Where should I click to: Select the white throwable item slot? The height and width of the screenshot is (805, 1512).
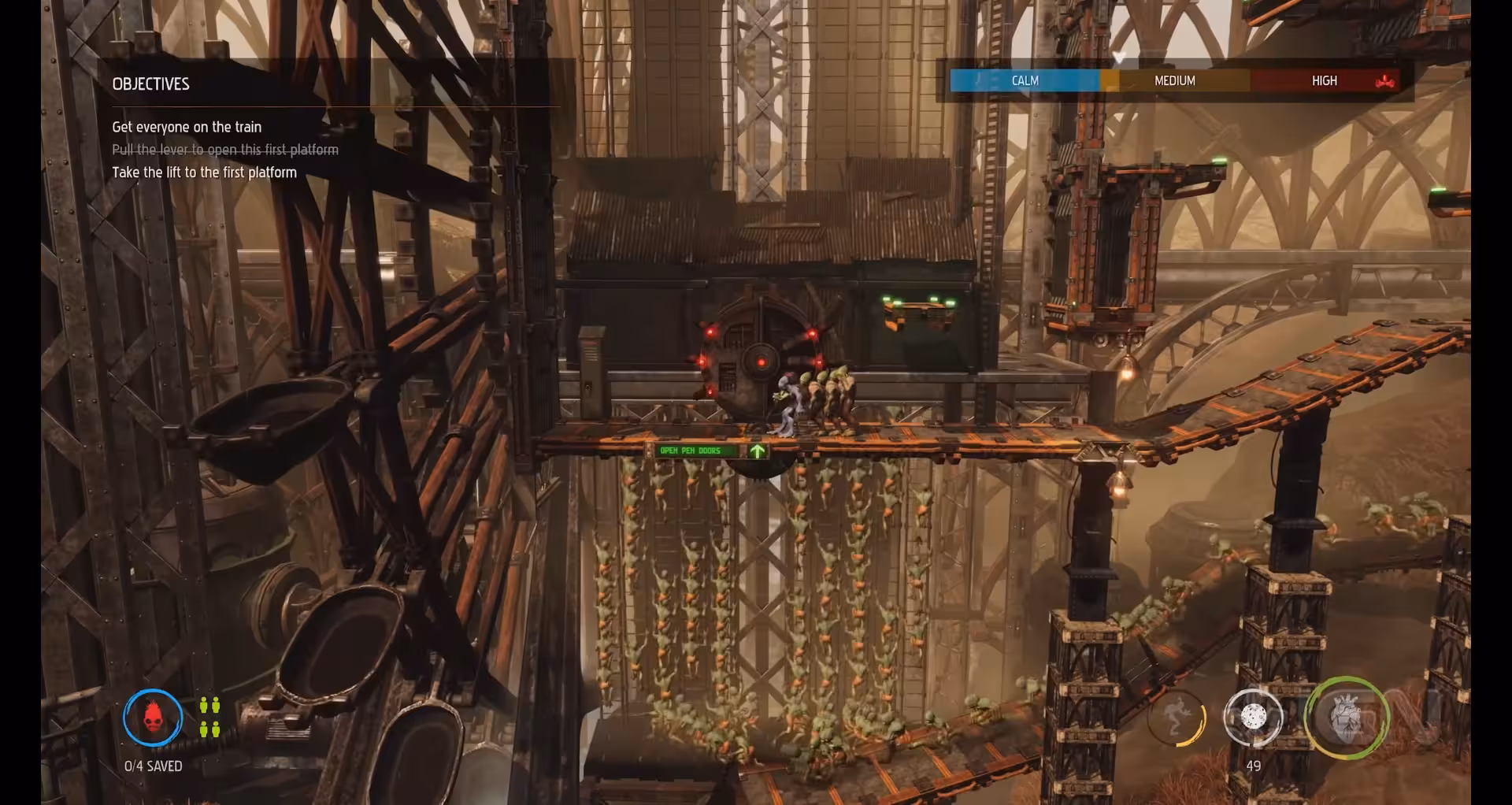click(1253, 717)
